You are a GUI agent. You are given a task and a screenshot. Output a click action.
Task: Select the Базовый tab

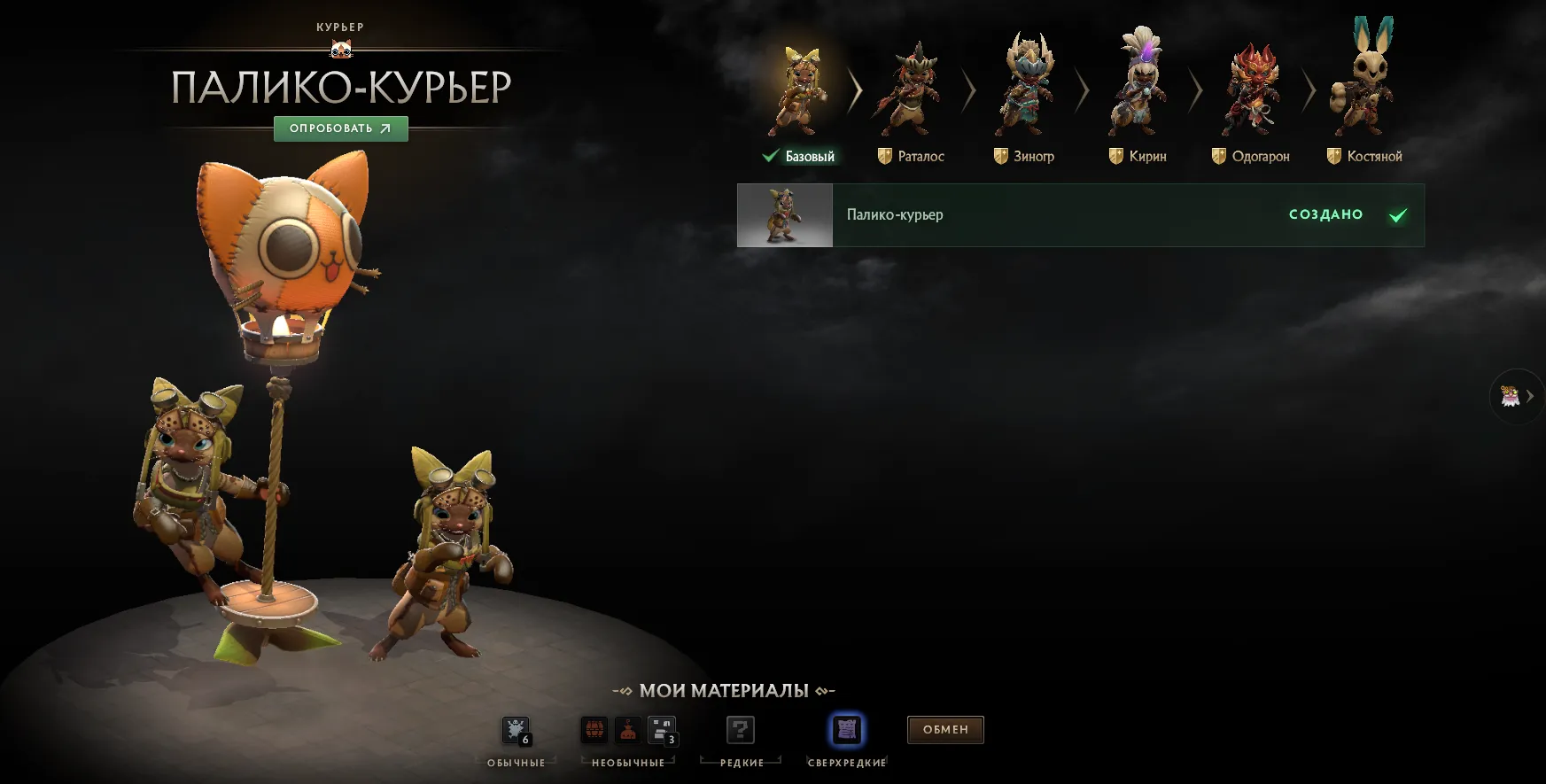[808, 155]
